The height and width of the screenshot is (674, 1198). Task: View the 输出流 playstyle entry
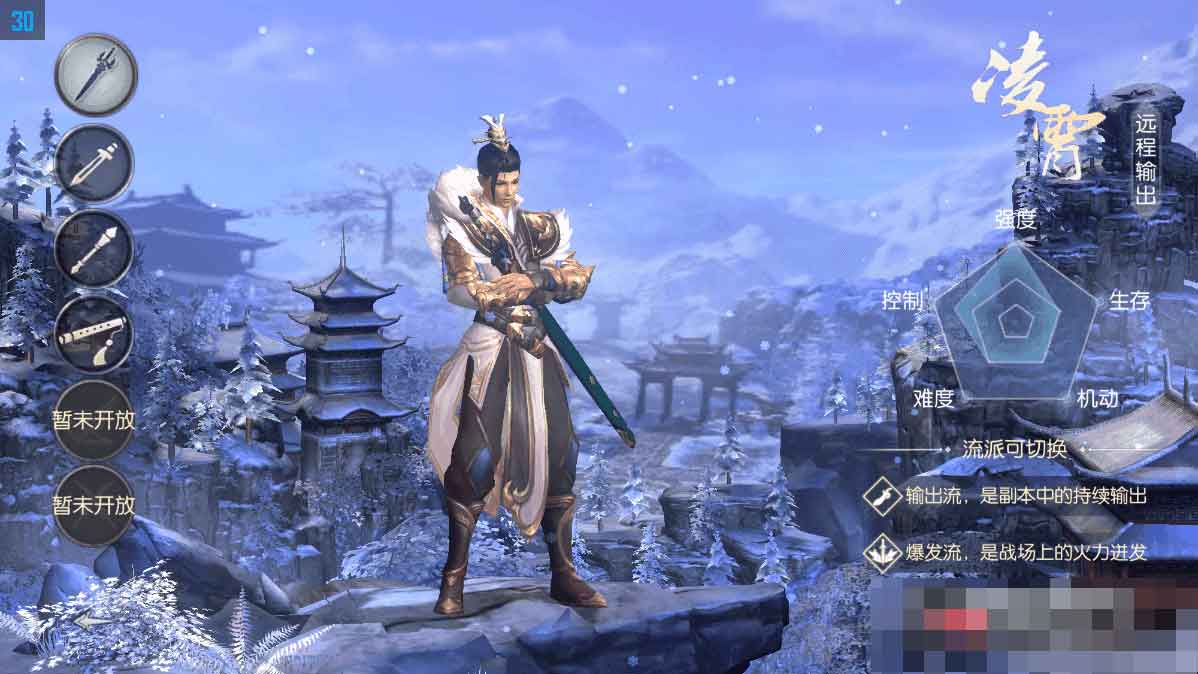(x=1010, y=496)
